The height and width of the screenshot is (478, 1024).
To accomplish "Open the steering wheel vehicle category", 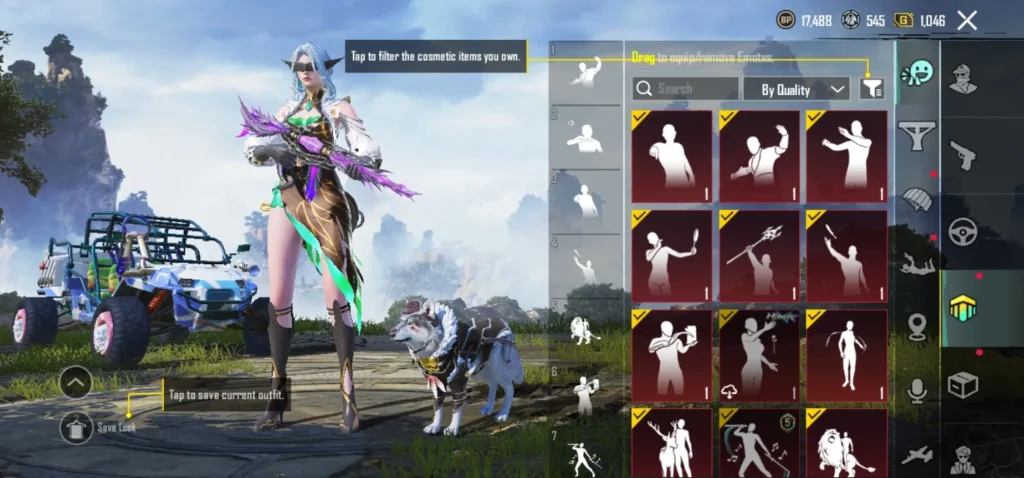I will [963, 232].
